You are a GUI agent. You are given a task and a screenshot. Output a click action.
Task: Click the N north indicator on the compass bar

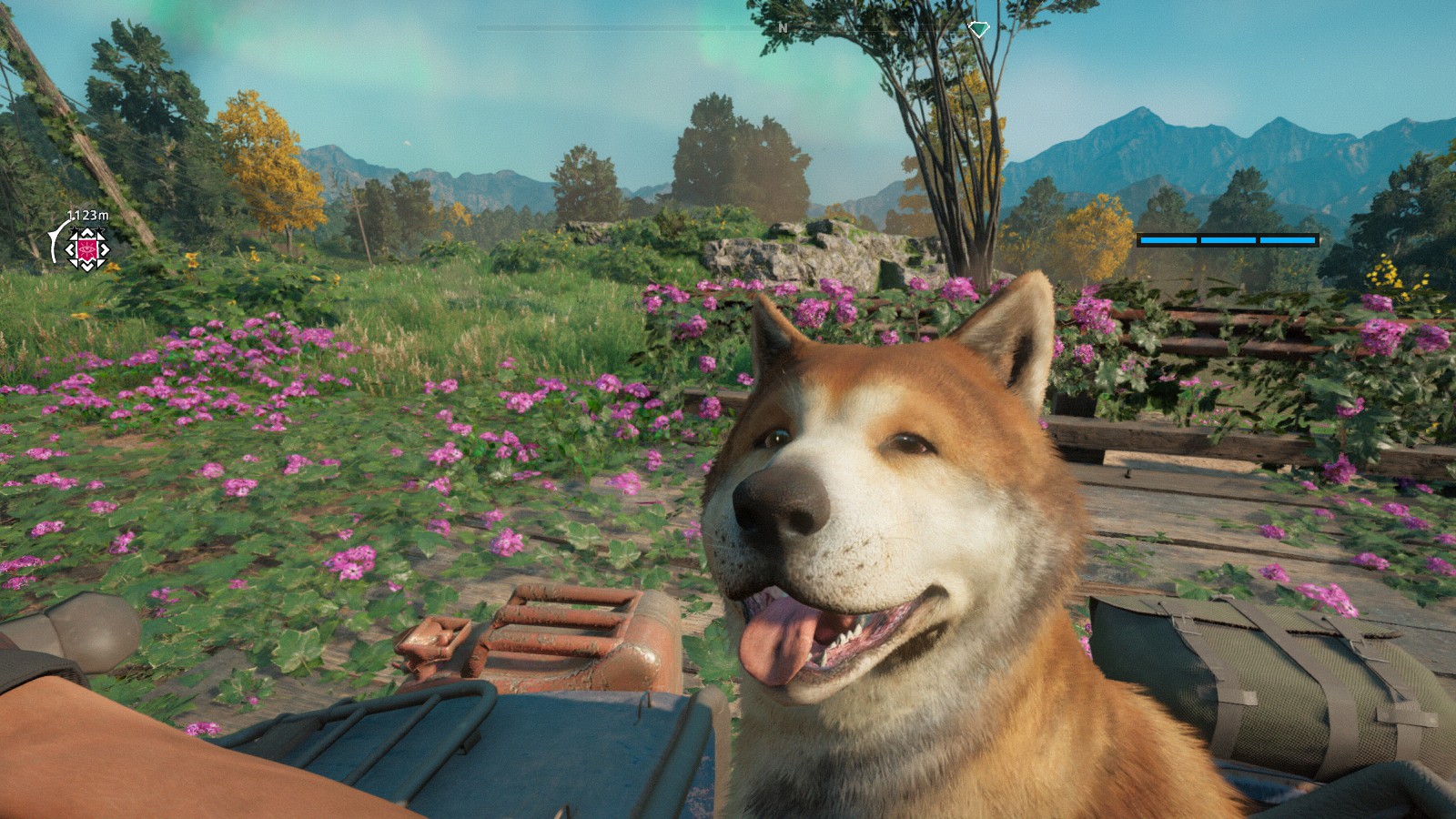click(x=782, y=27)
